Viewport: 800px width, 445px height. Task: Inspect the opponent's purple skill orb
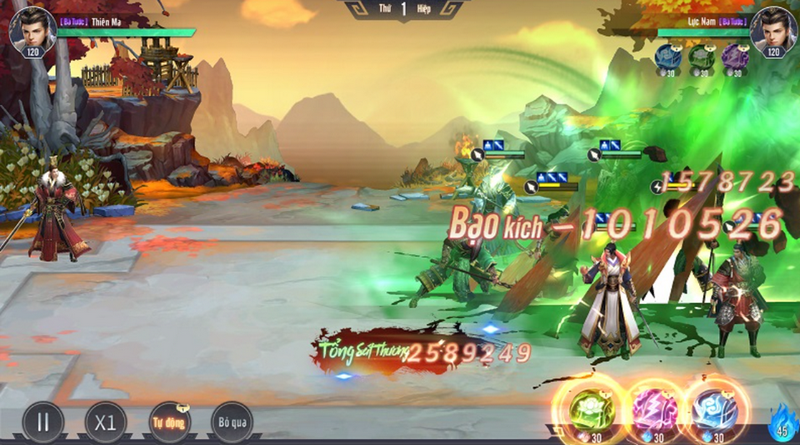(733, 56)
